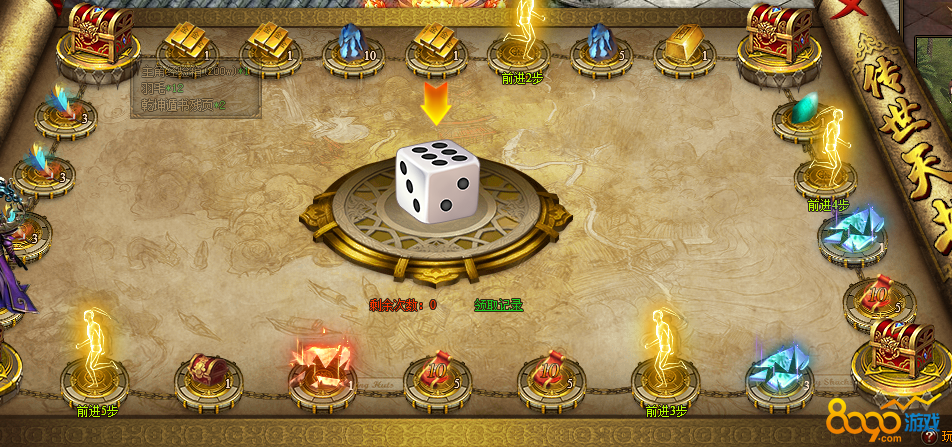
Task: Click the blue crystal tile marked 10
Action: click(x=353, y=45)
